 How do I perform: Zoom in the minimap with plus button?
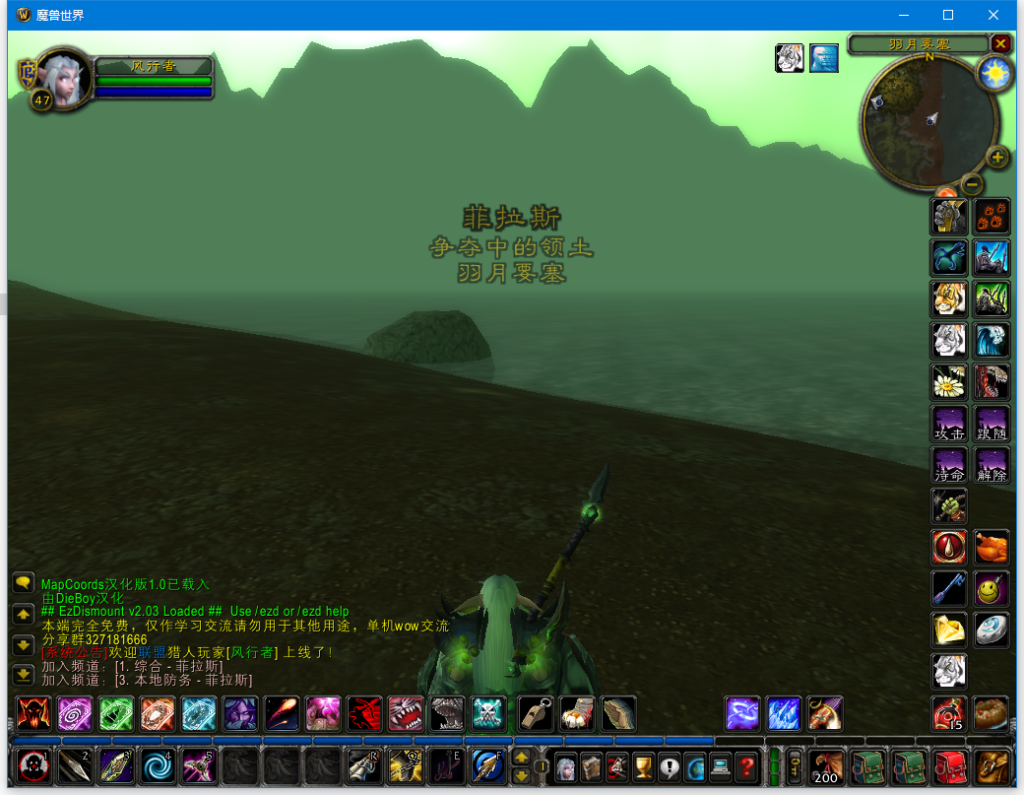[x=997, y=157]
